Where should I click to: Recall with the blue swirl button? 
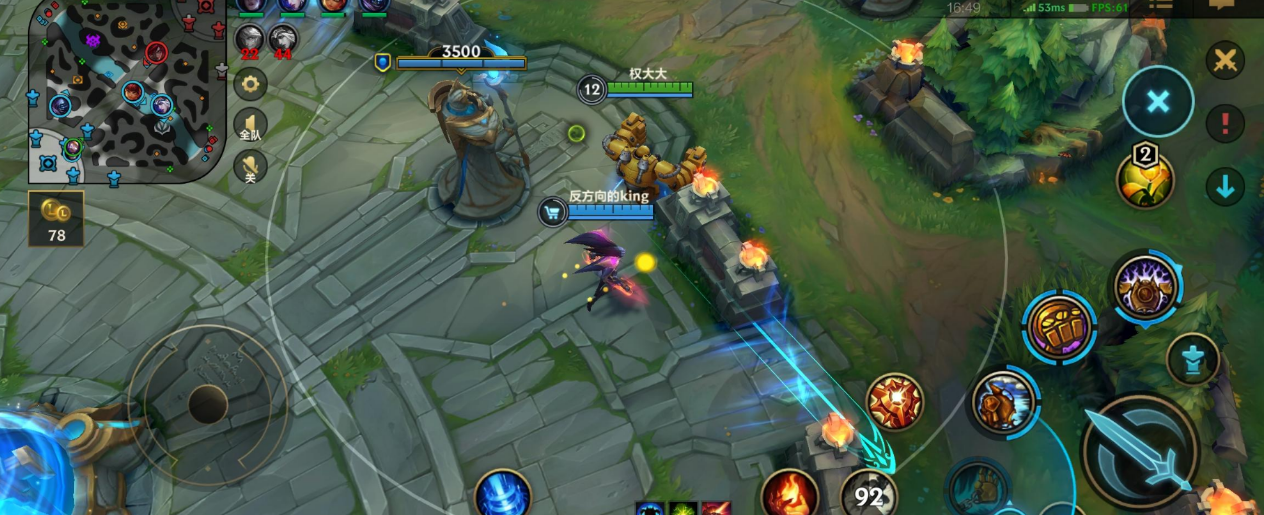coord(502,494)
